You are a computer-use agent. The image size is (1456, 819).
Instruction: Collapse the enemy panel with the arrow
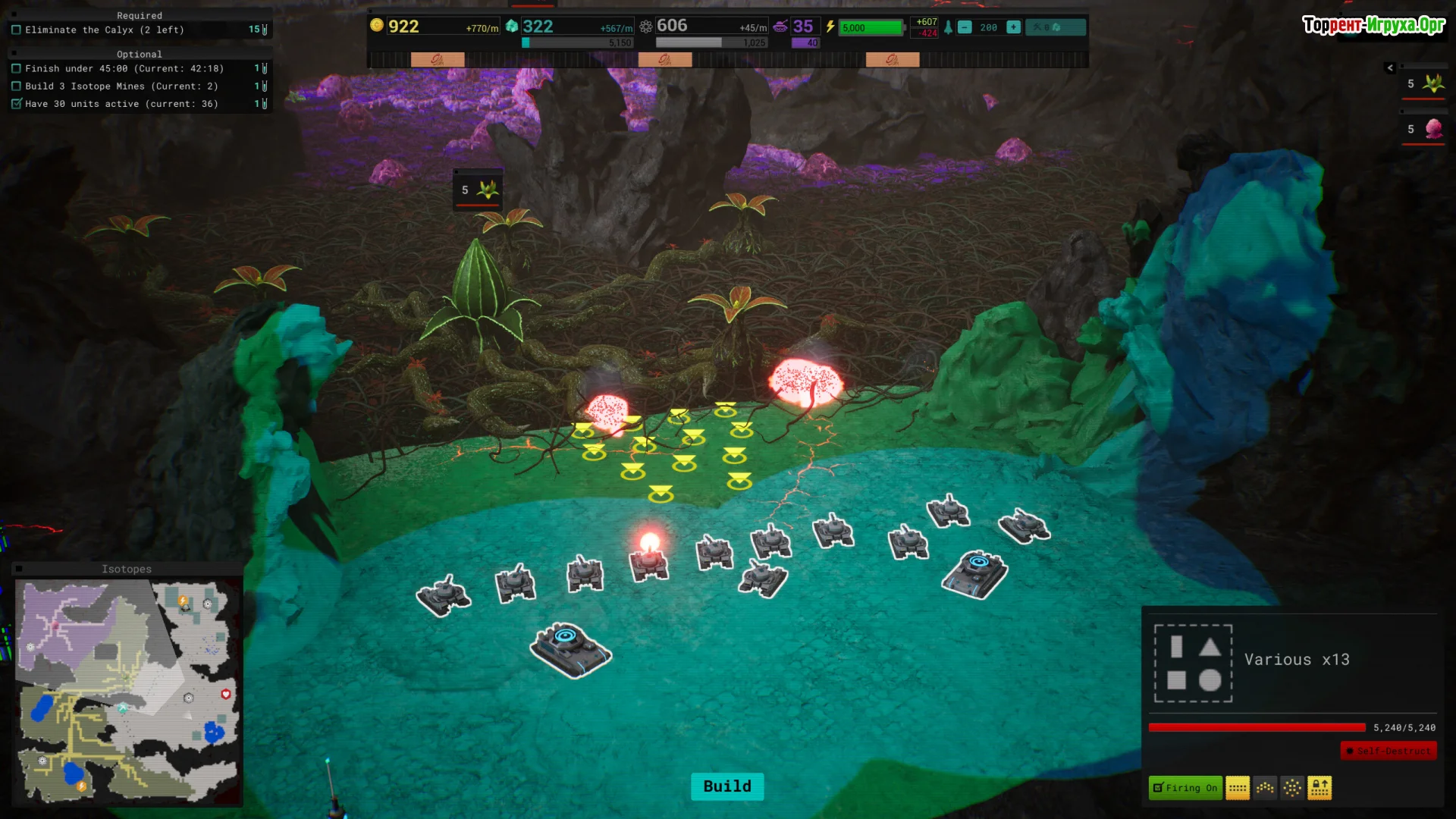click(x=1390, y=67)
